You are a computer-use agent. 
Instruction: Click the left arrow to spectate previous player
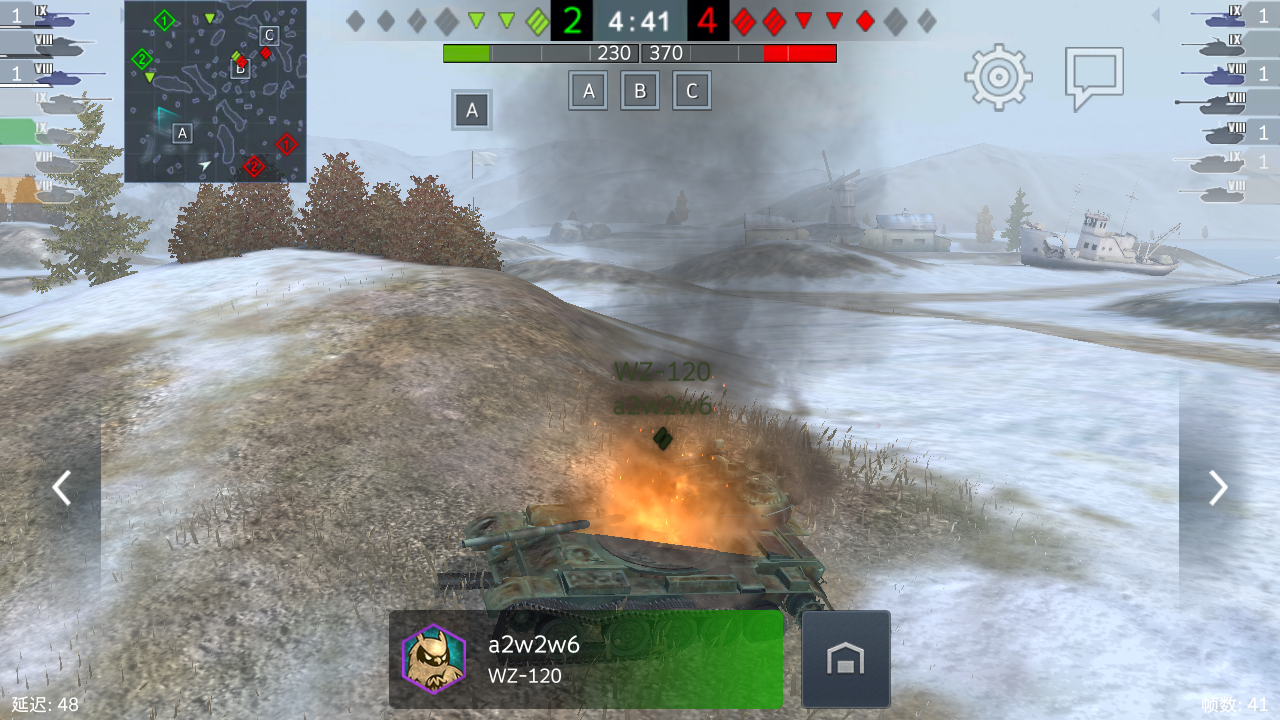[62, 487]
